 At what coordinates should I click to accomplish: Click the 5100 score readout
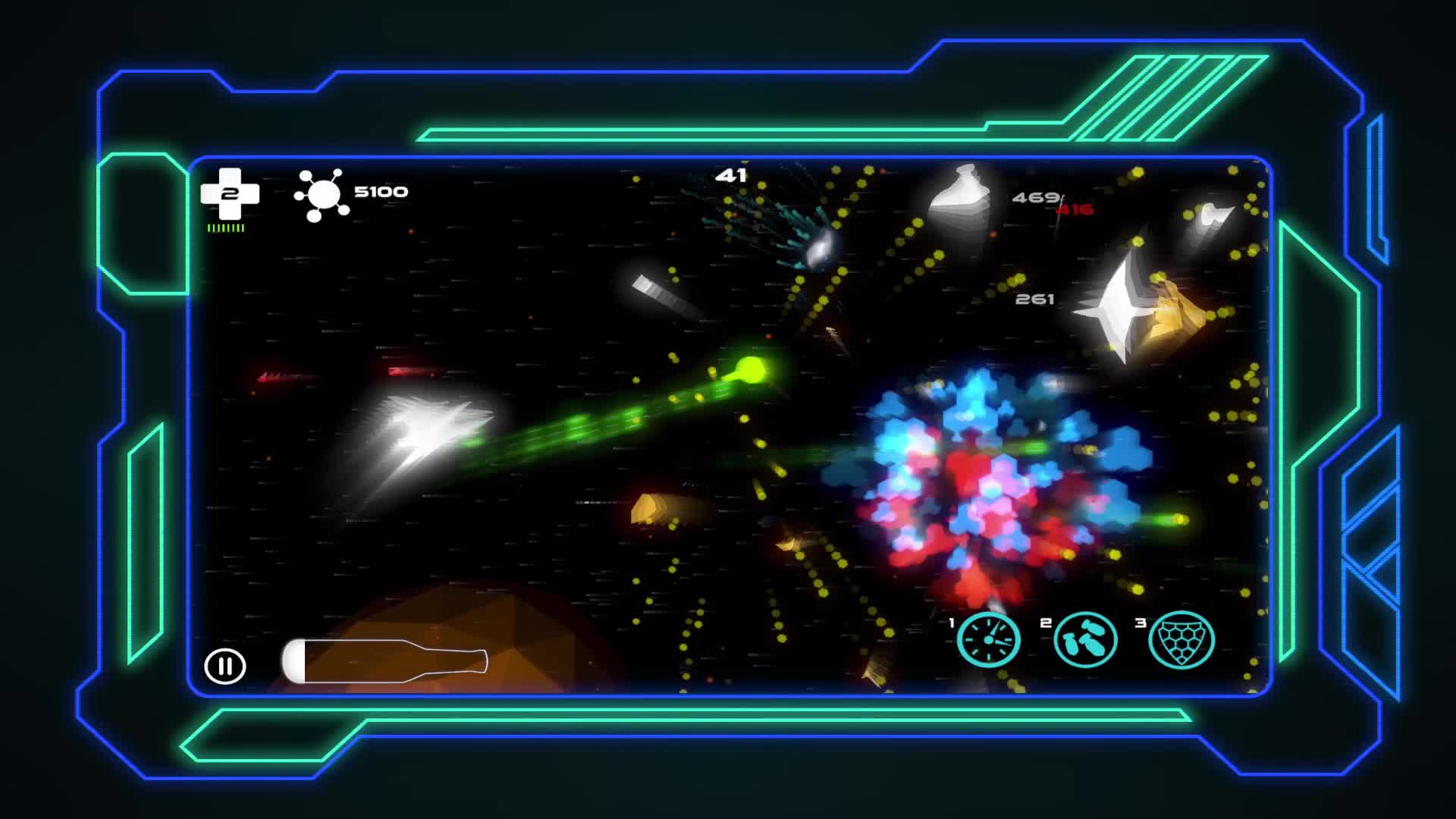[x=379, y=192]
